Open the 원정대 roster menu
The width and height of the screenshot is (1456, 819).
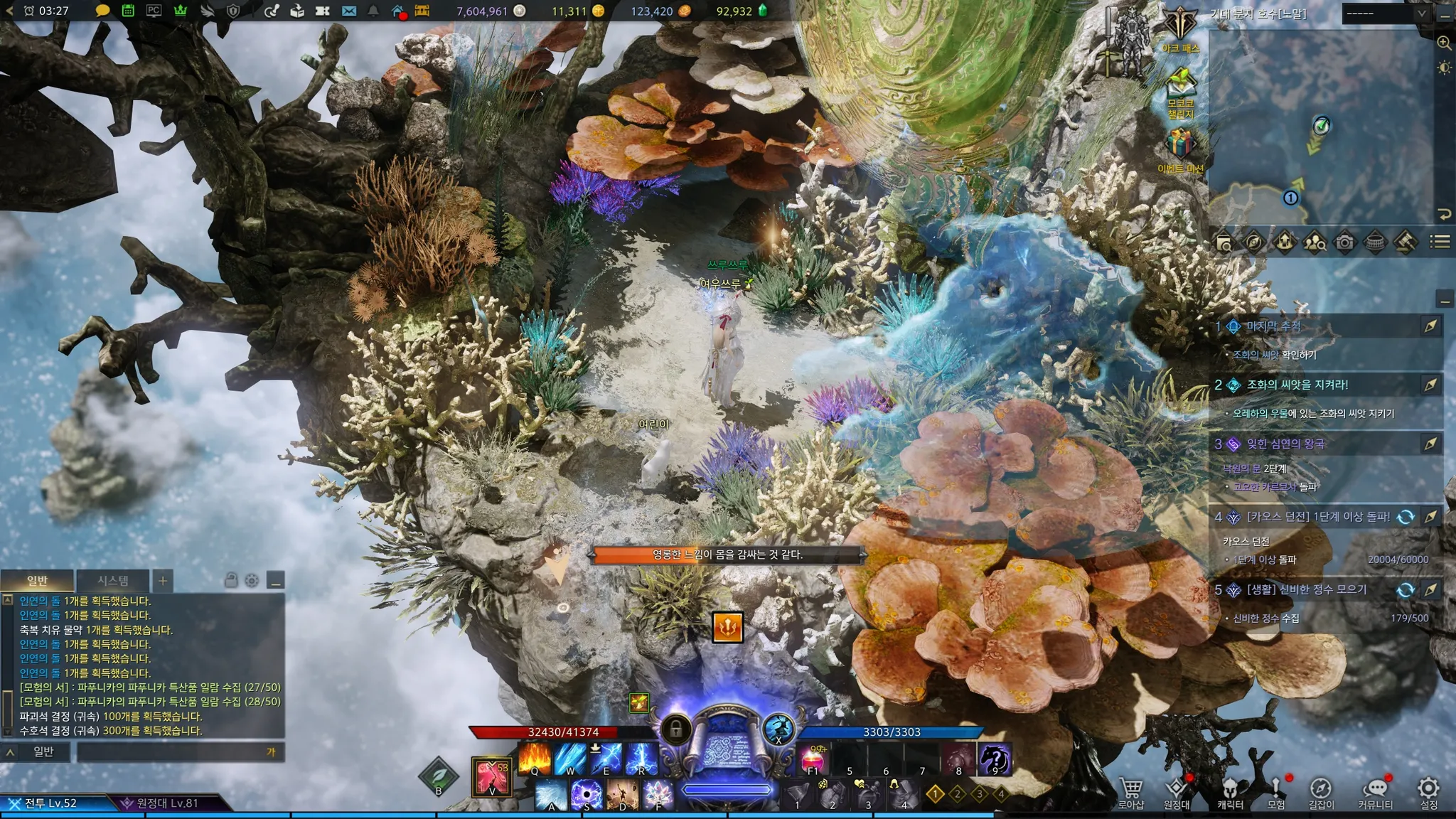[1177, 792]
